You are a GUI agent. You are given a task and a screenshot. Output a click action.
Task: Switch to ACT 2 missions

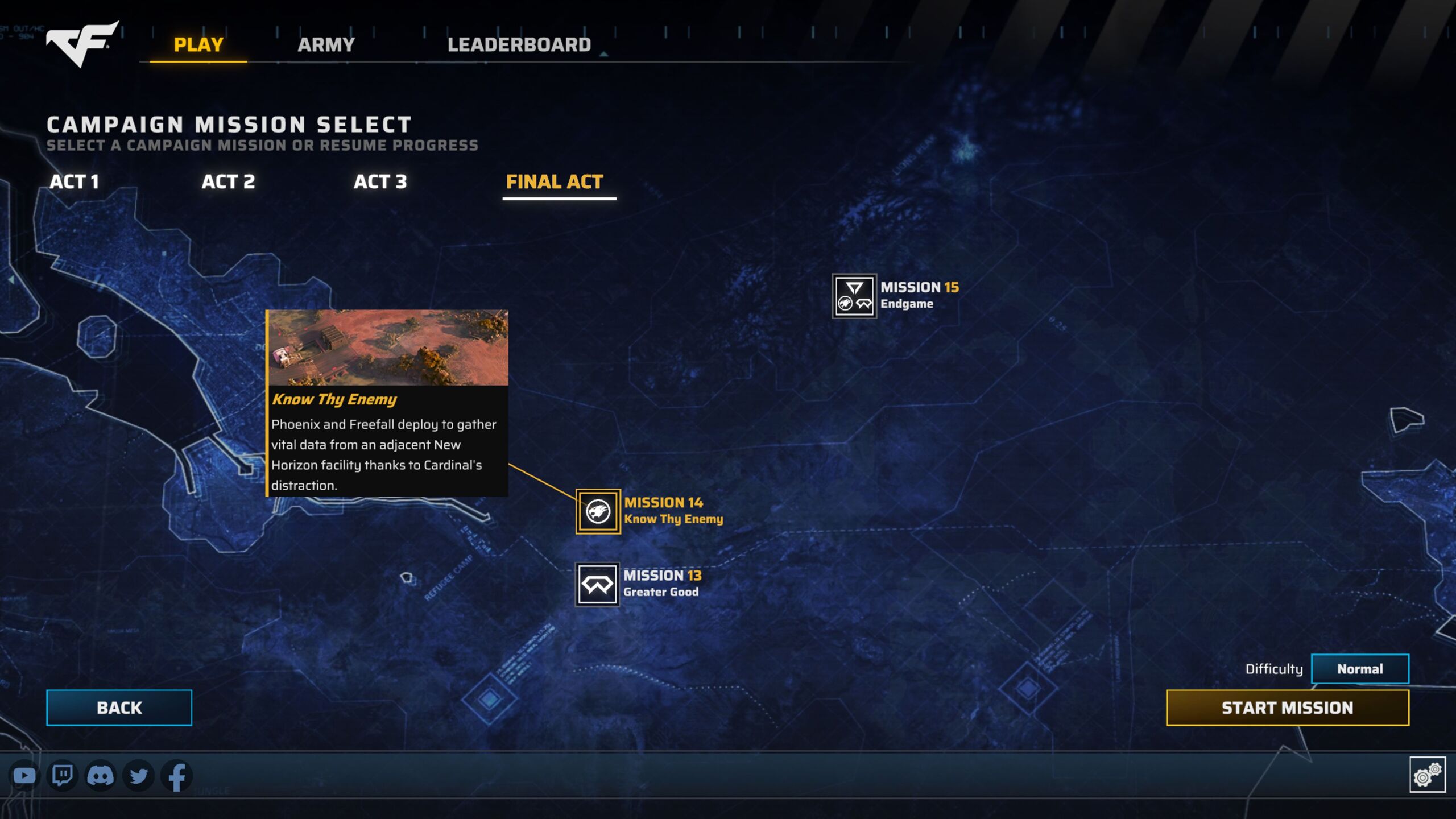point(228,182)
